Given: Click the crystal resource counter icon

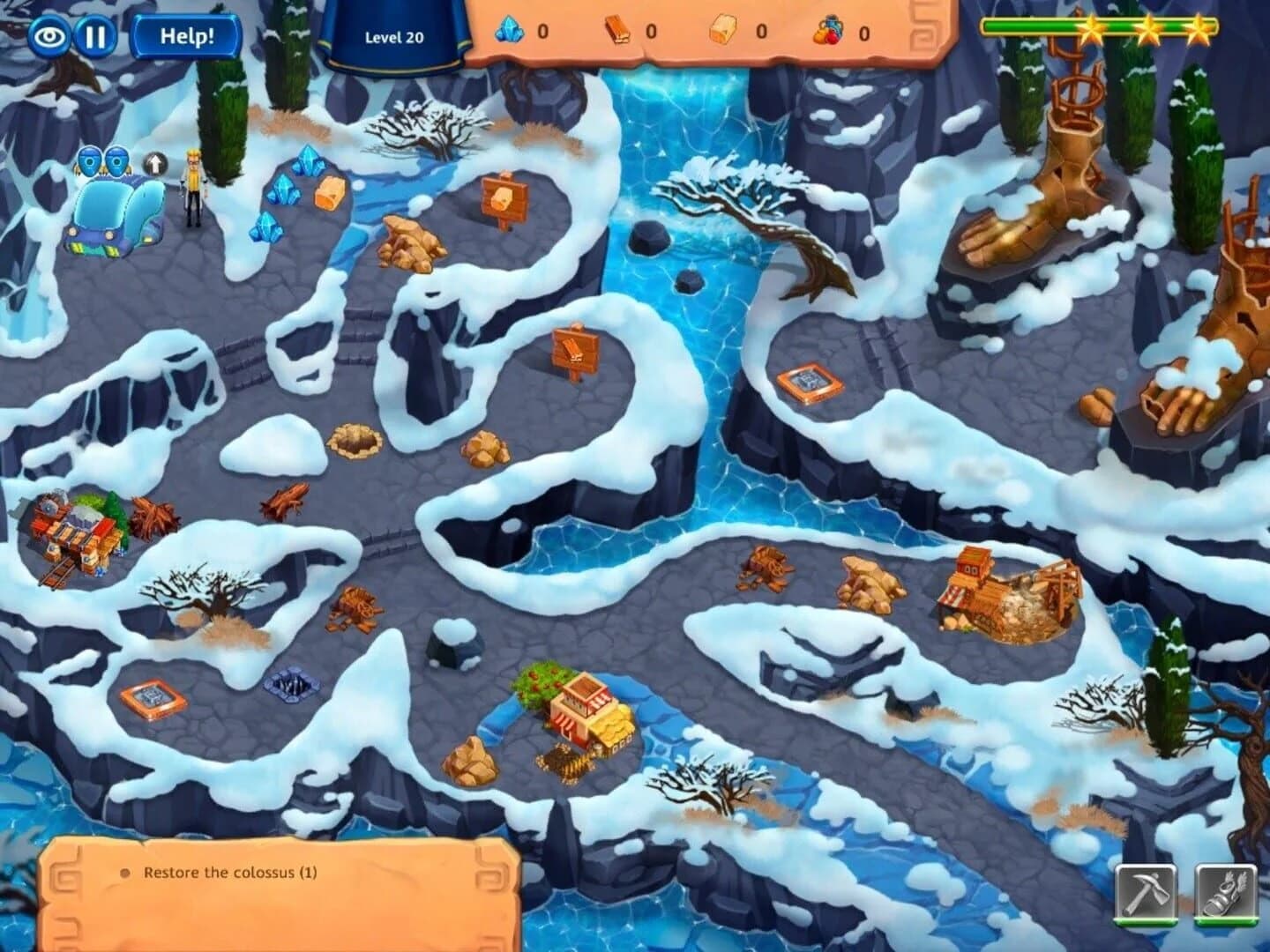Looking at the screenshot, I should (x=510, y=28).
